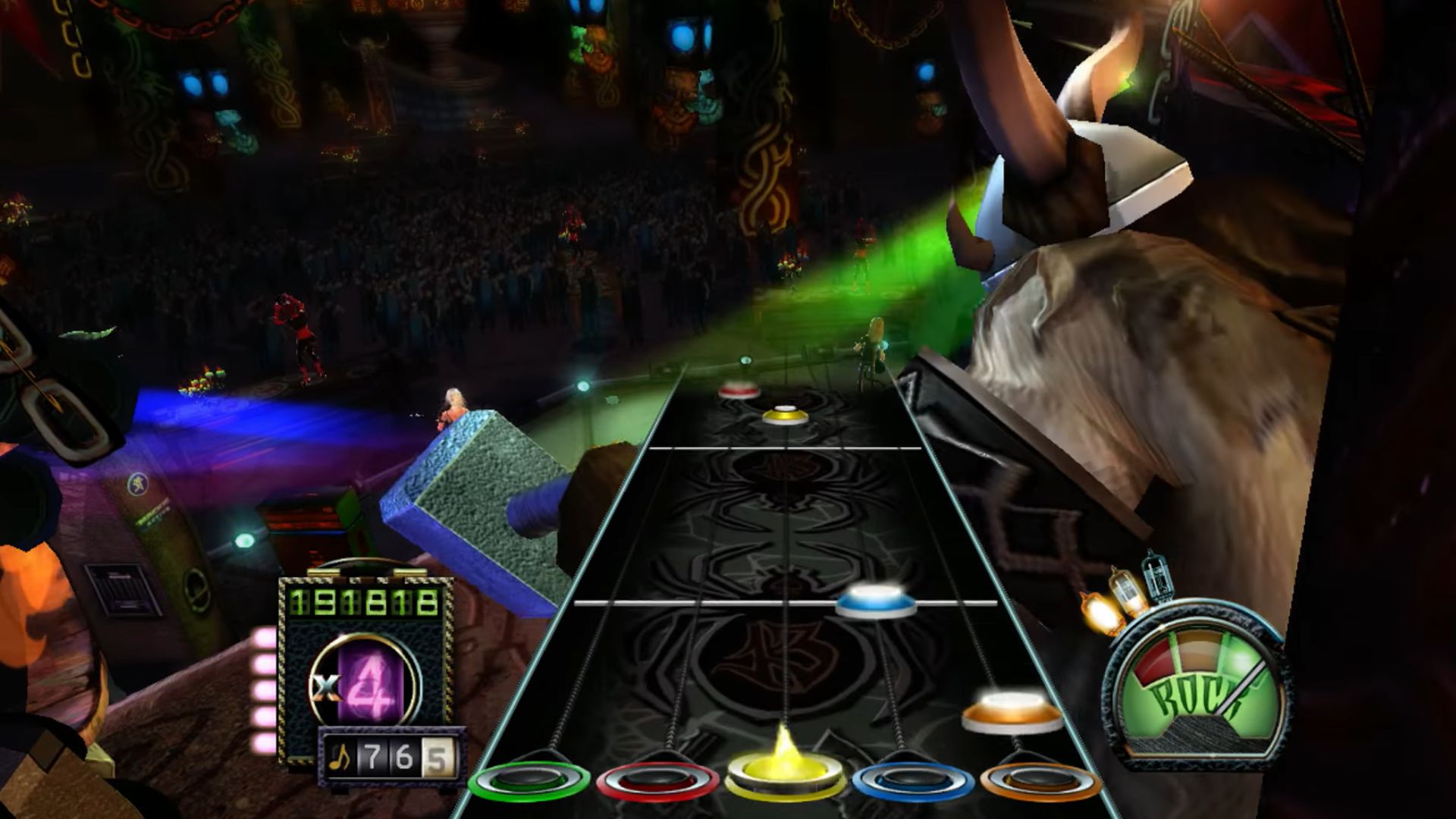
Task: Hit the red fret button
Action: click(657, 780)
